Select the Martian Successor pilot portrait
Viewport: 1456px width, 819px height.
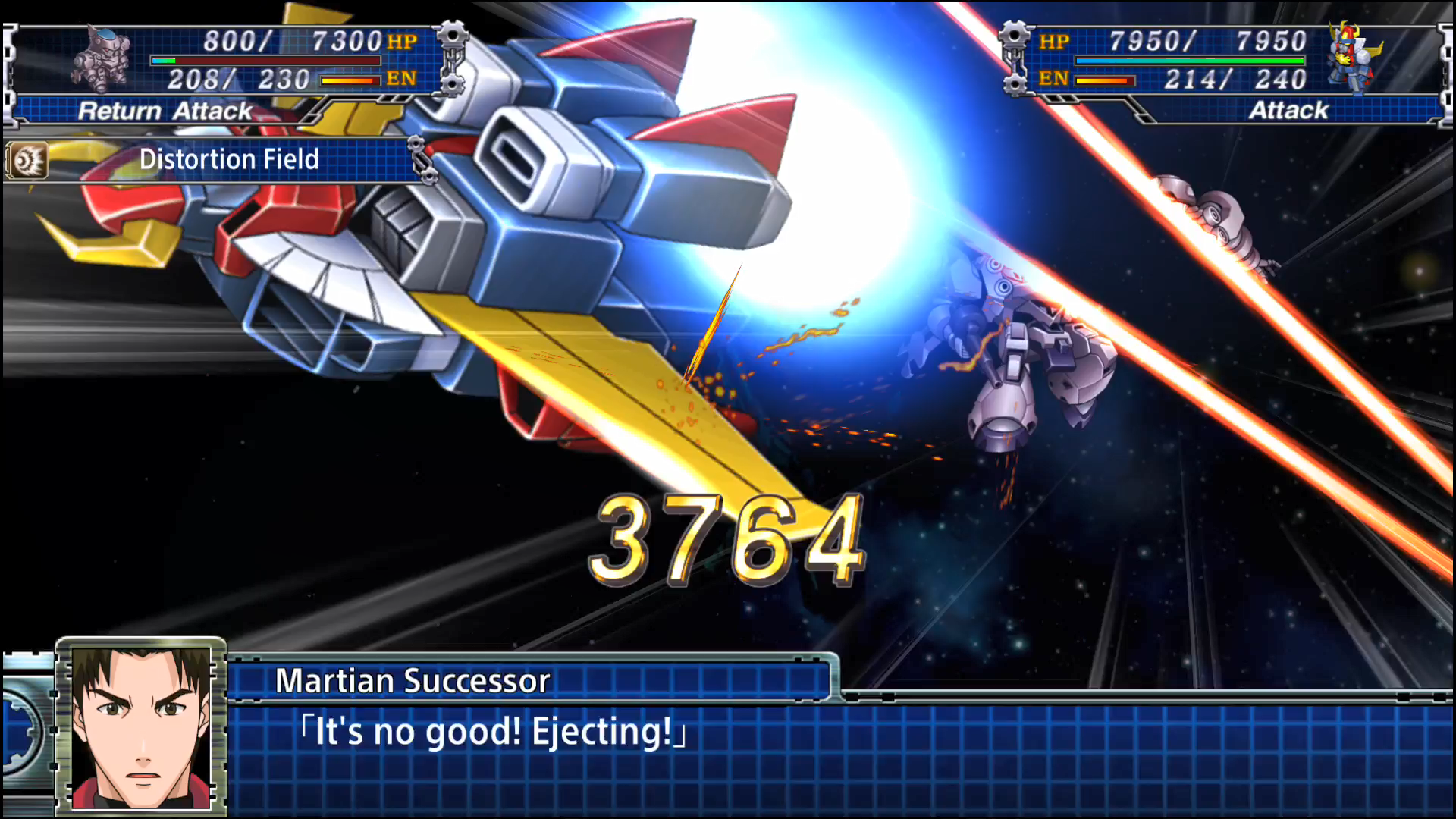point(141,726)
